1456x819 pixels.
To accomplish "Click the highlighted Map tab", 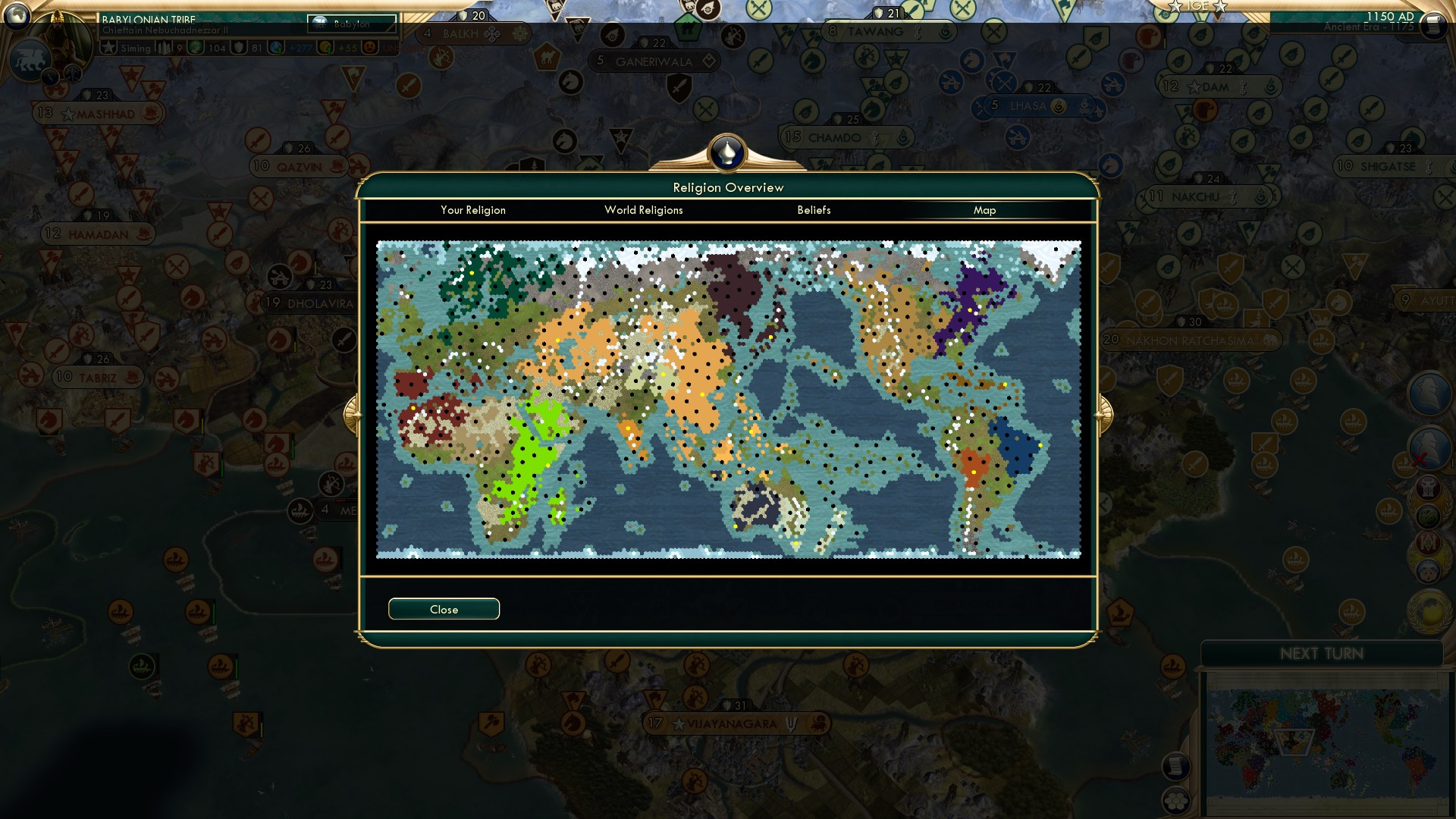I will coord(985,210).
